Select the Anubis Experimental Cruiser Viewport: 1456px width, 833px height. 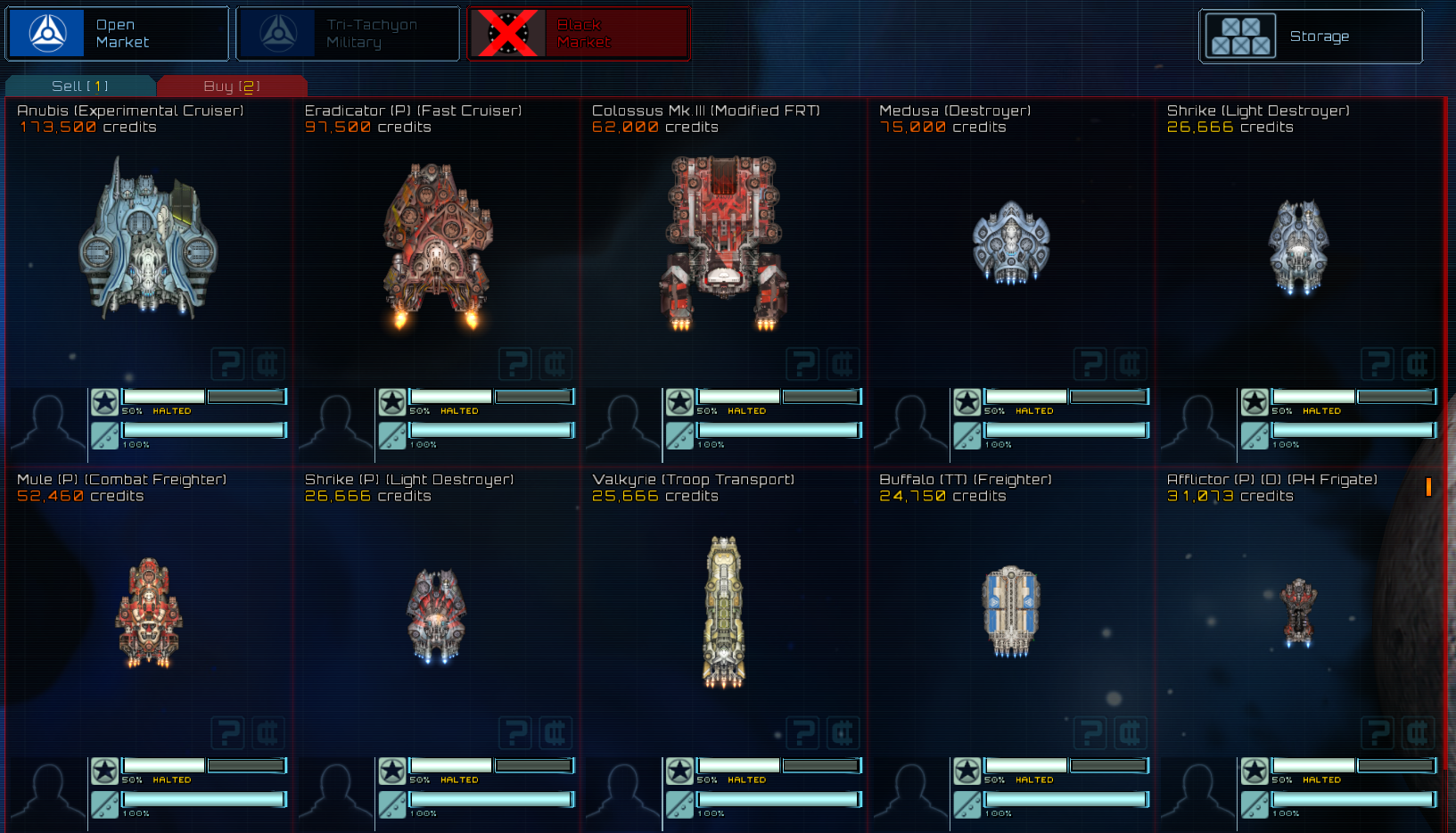tap(148, 239)
